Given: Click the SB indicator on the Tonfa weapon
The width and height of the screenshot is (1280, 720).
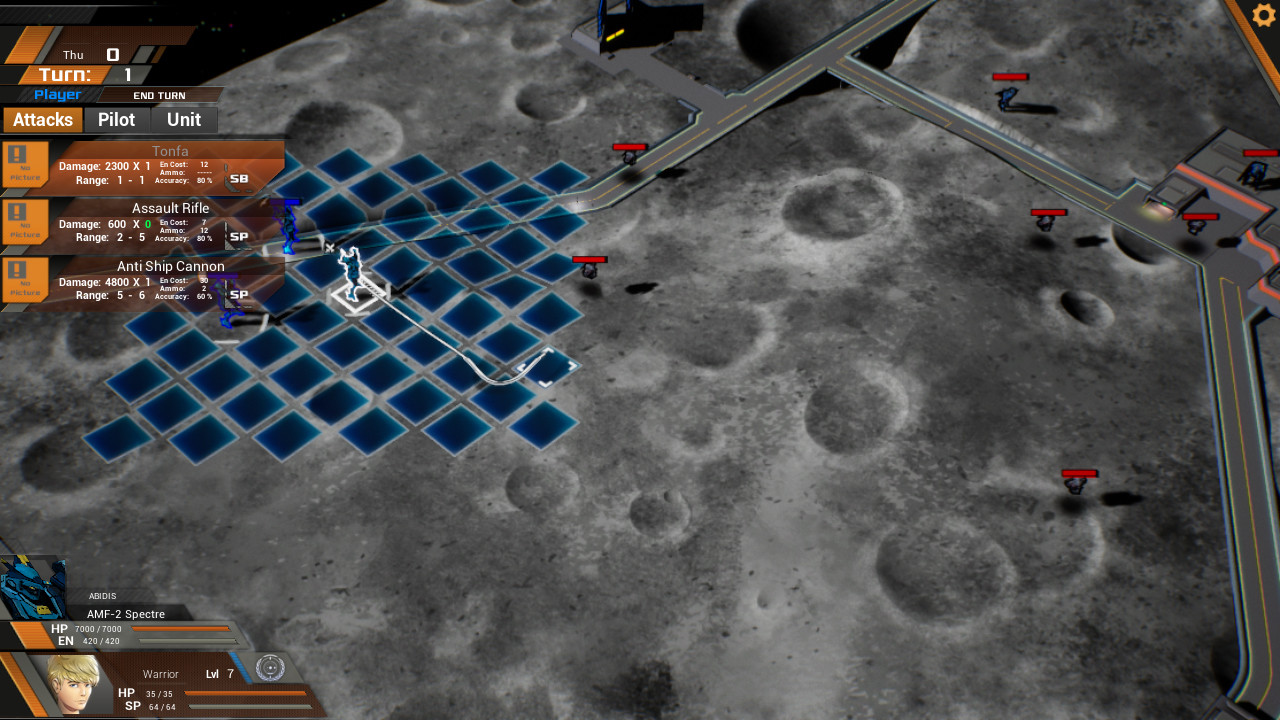Looking at the screenshot, I should point(238,177).
